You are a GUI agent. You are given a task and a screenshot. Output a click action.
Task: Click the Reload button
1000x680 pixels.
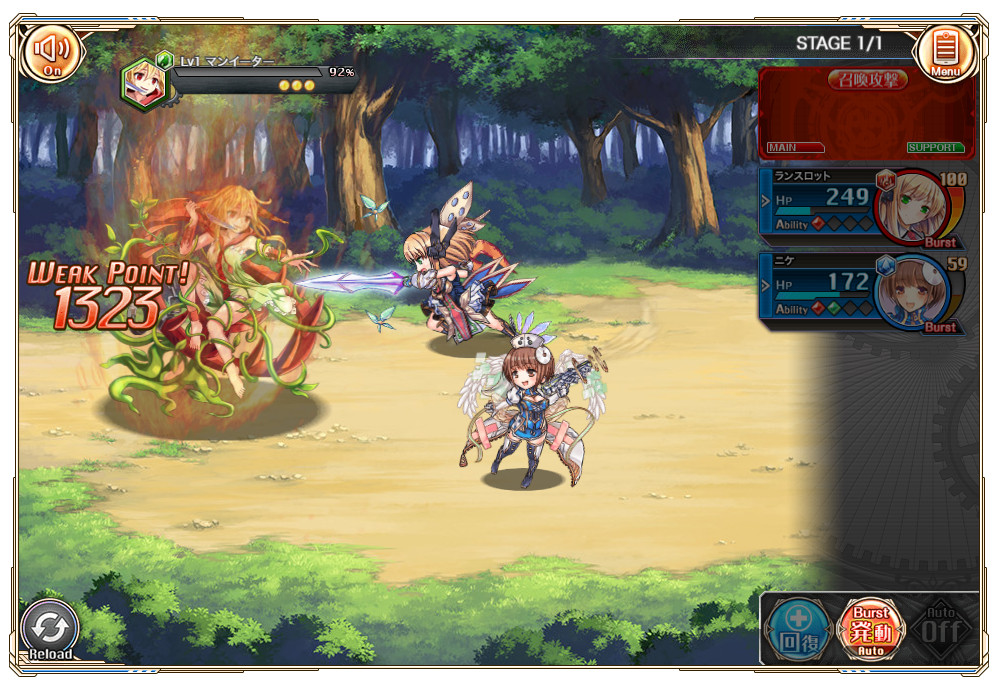click(50, 630)
